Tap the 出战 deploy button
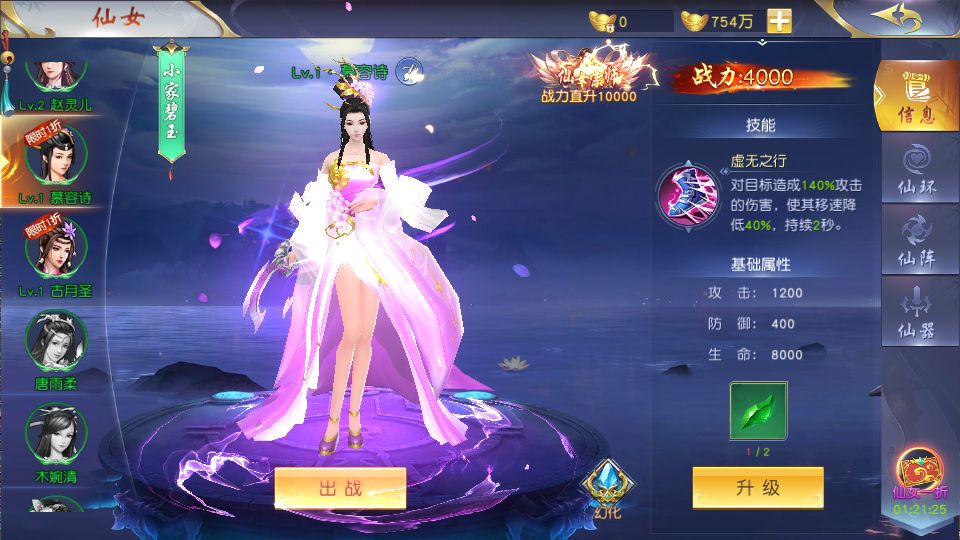The height and width of the screenshot is (540, 960). point(340,488)
